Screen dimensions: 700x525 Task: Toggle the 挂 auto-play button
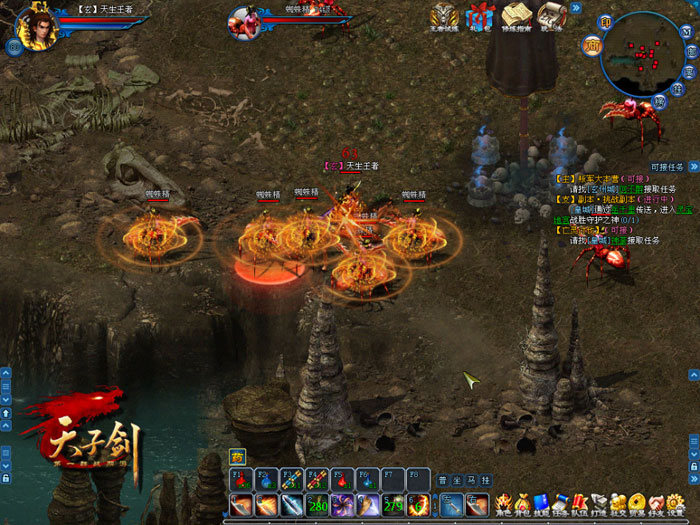(489, 479)
